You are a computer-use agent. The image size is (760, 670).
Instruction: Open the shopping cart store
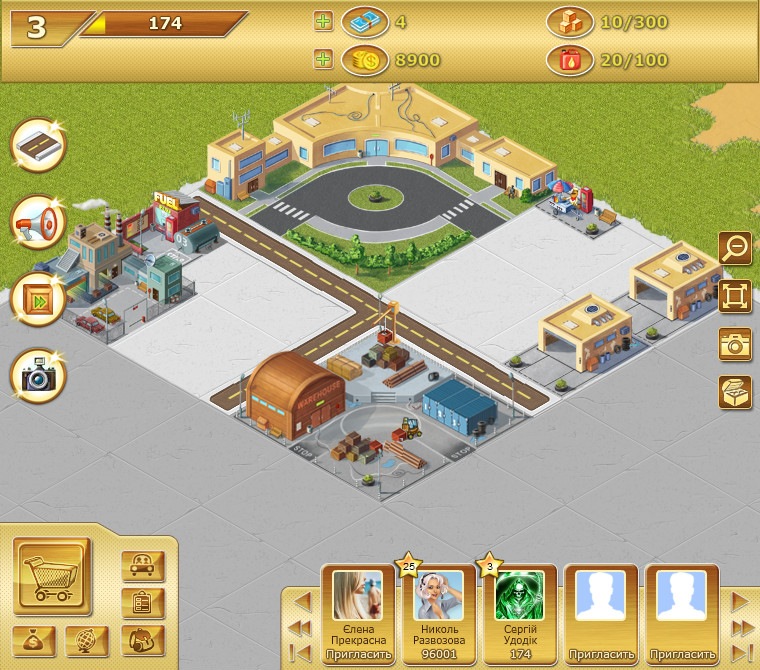[52, 575]
